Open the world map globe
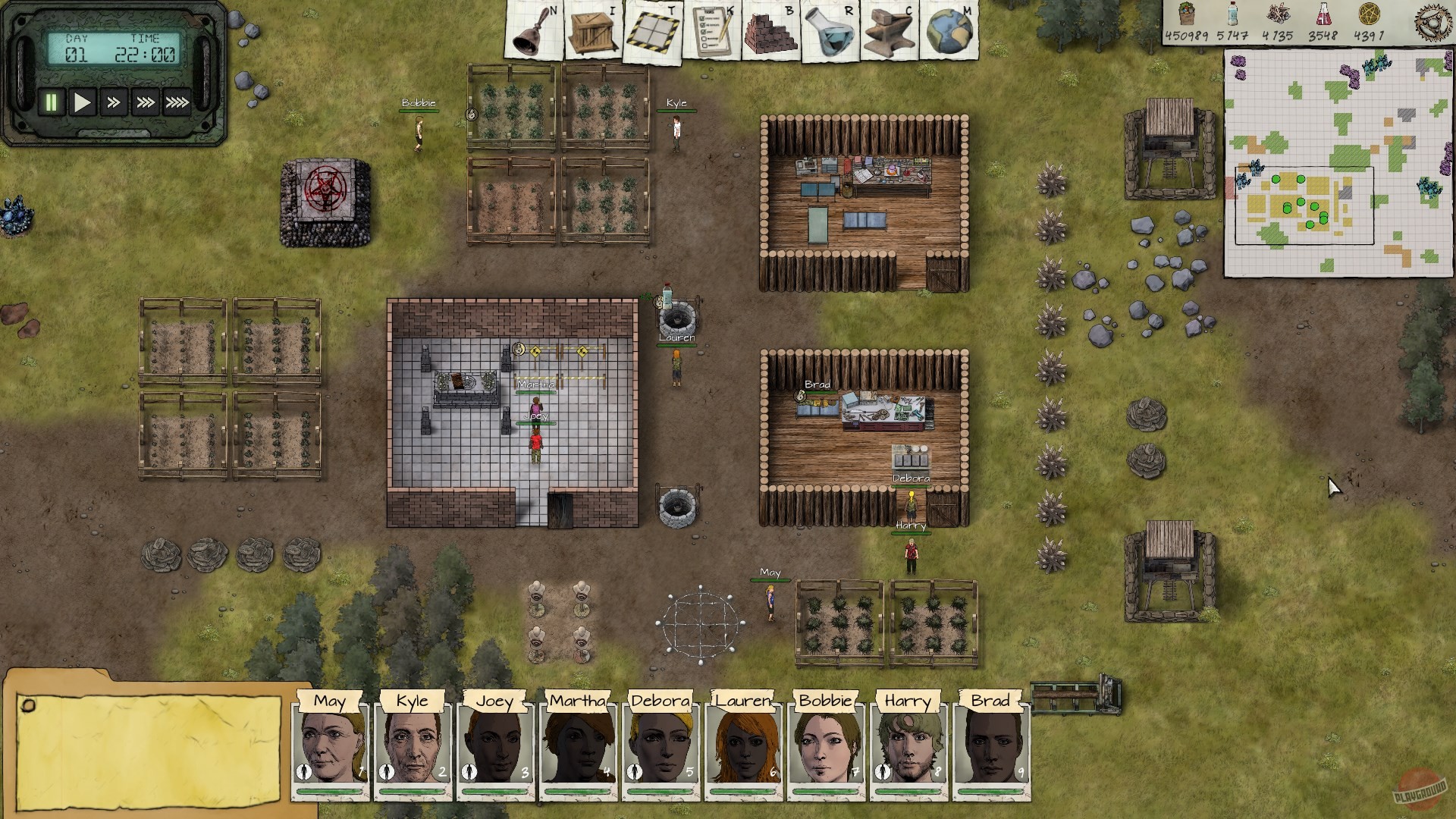This screenshot has width=1456, height=819. pyautogui.click(x=953, y=29)
